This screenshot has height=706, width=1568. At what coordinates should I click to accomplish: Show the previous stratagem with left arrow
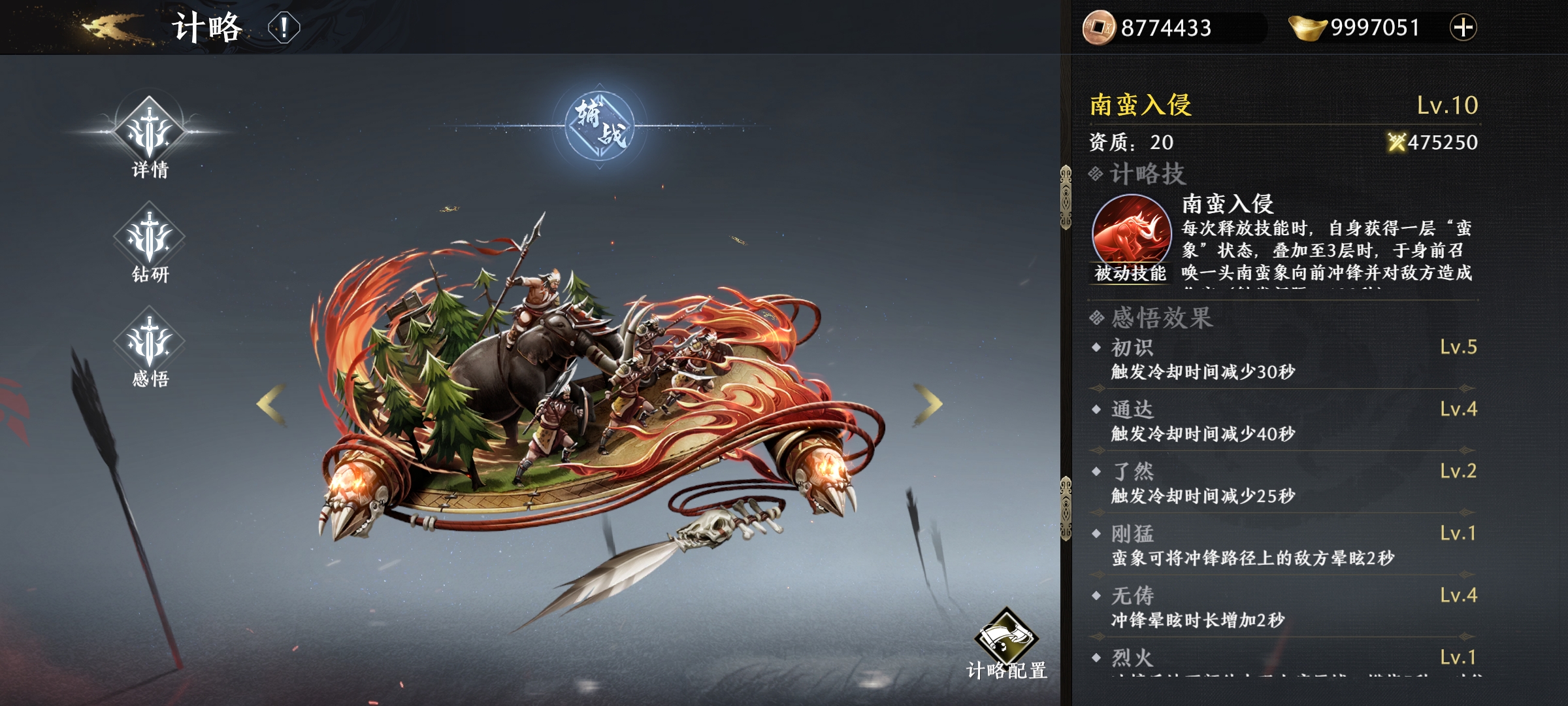pyautogui.click(x=271, y=404)
